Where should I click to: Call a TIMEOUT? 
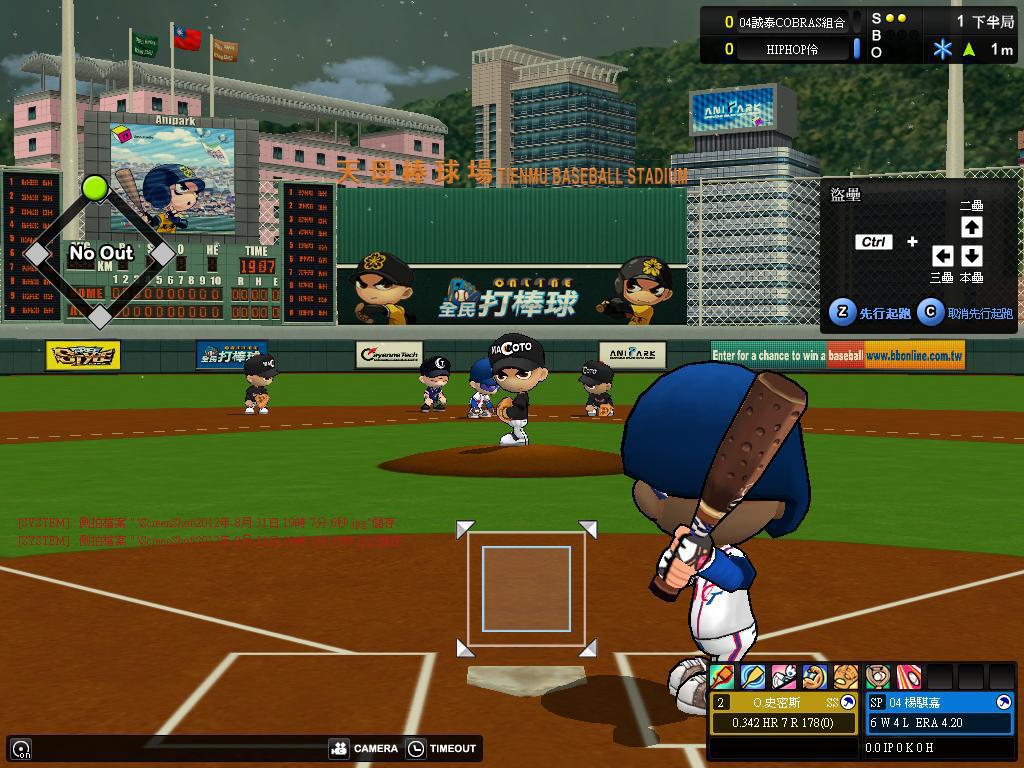pyautogui.click(x=442, y=748)
